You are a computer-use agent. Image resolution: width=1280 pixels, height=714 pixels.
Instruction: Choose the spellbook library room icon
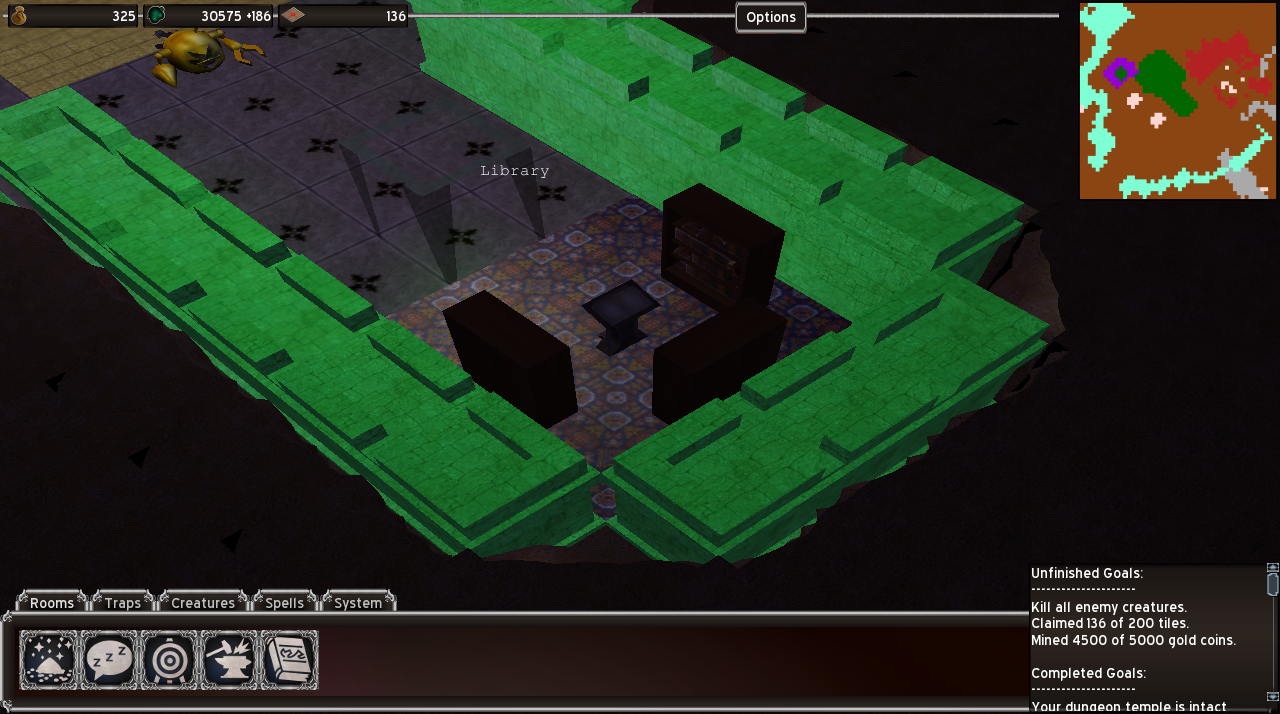click(x=289, y=660)
